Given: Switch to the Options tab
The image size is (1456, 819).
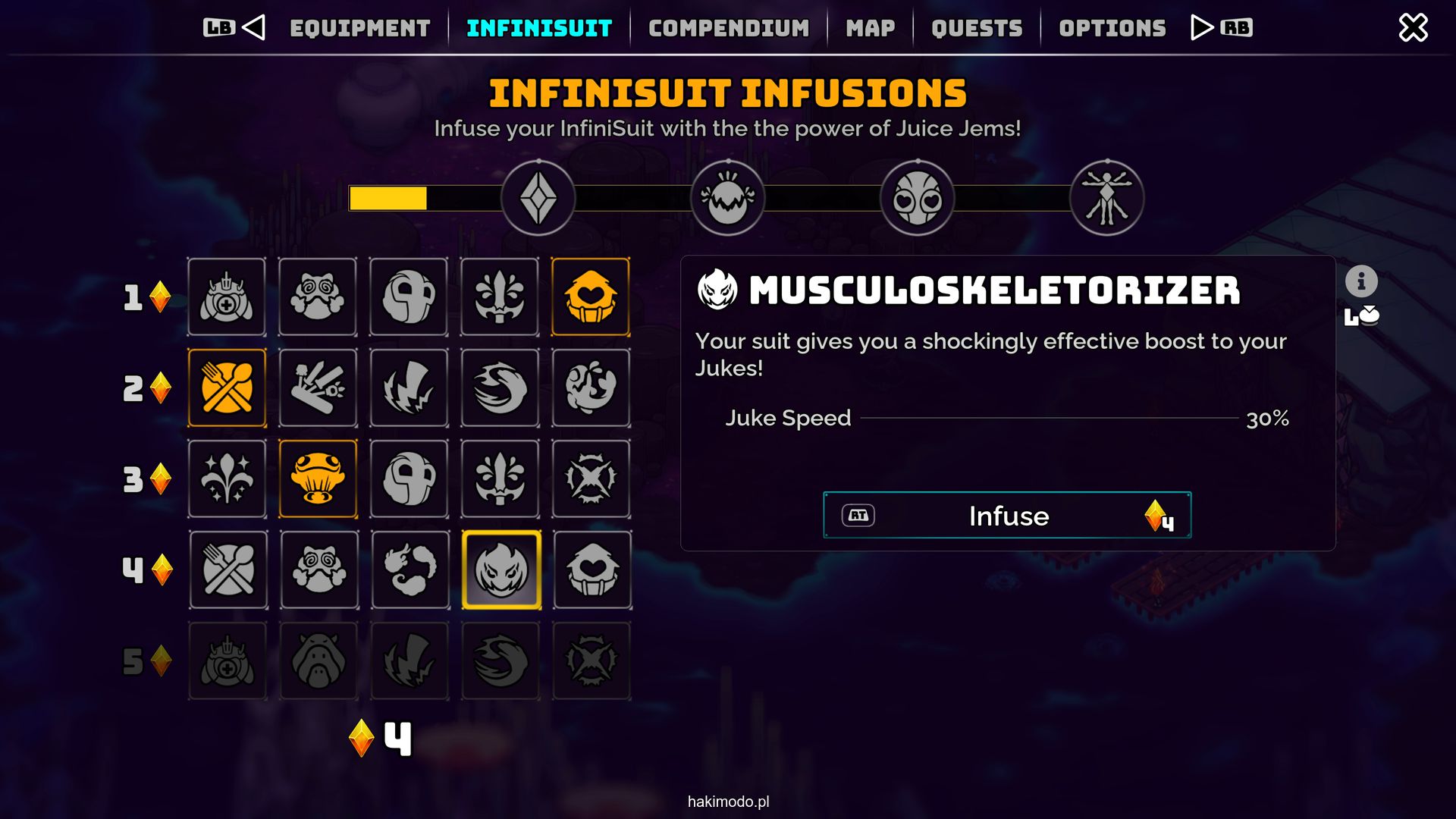Looking at the screenshot, I should 1112,29.
